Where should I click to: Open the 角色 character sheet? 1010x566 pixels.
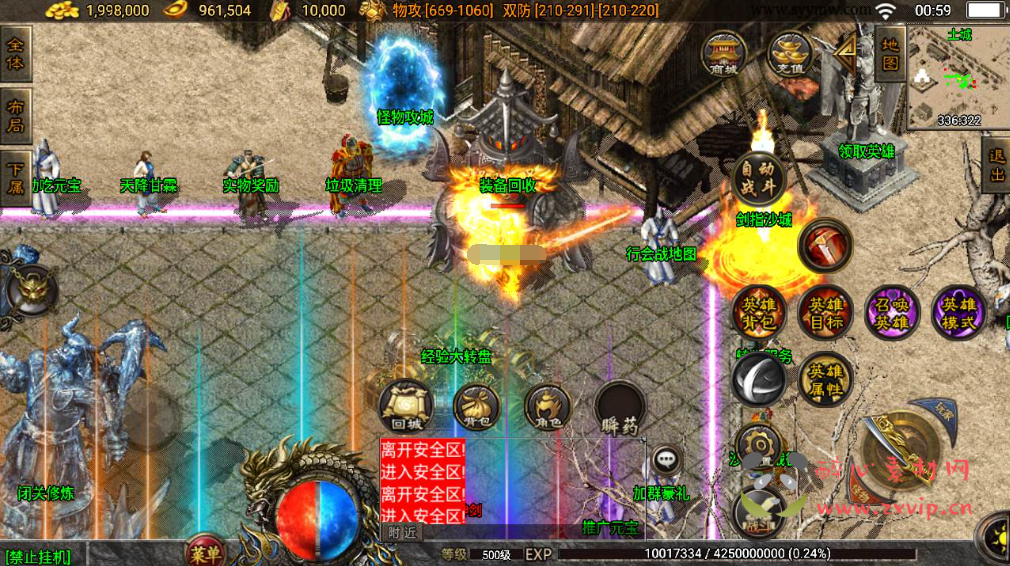pos(548,407)
